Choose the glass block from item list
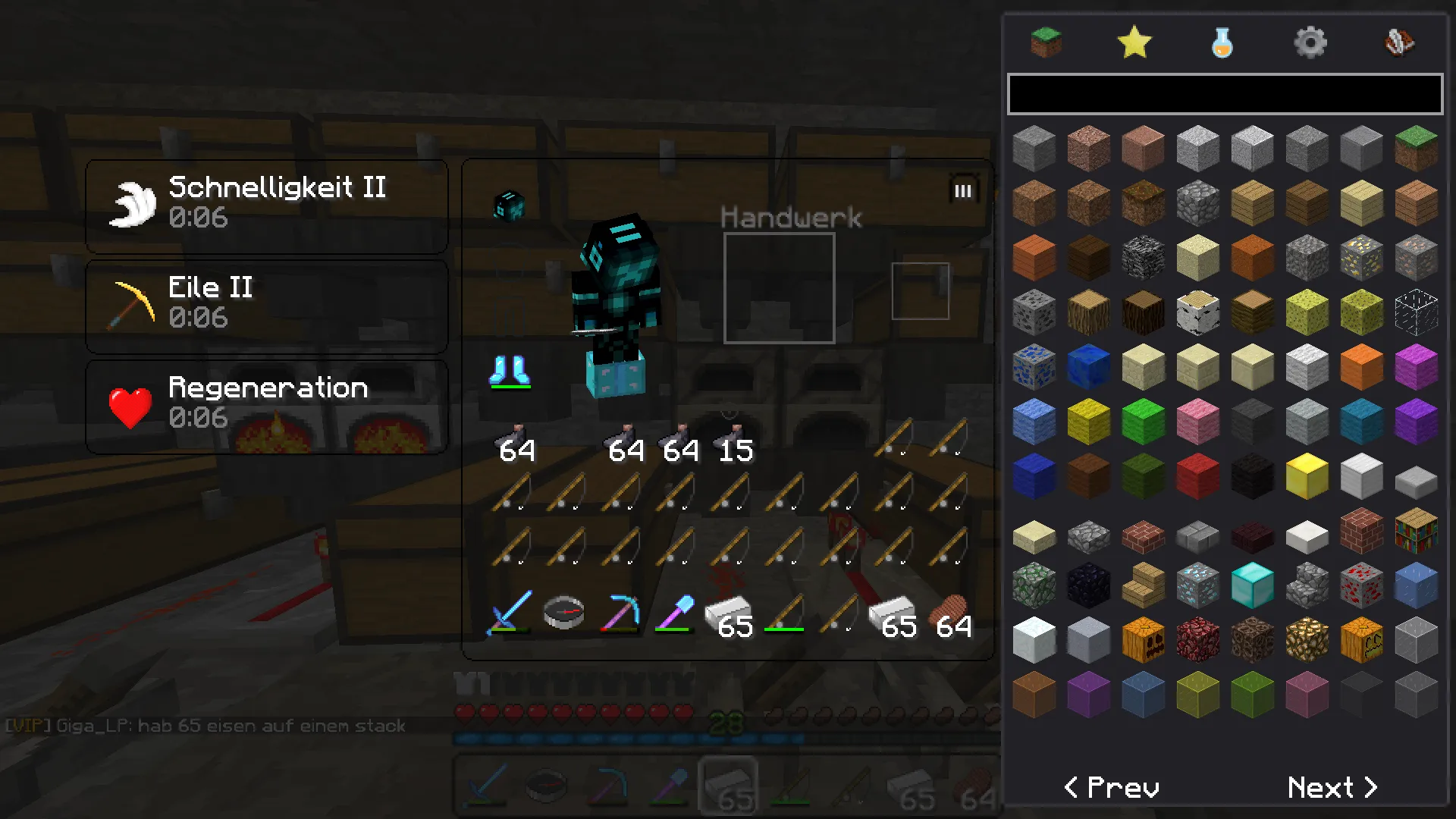1456x819 pixels. point(1415,312)
